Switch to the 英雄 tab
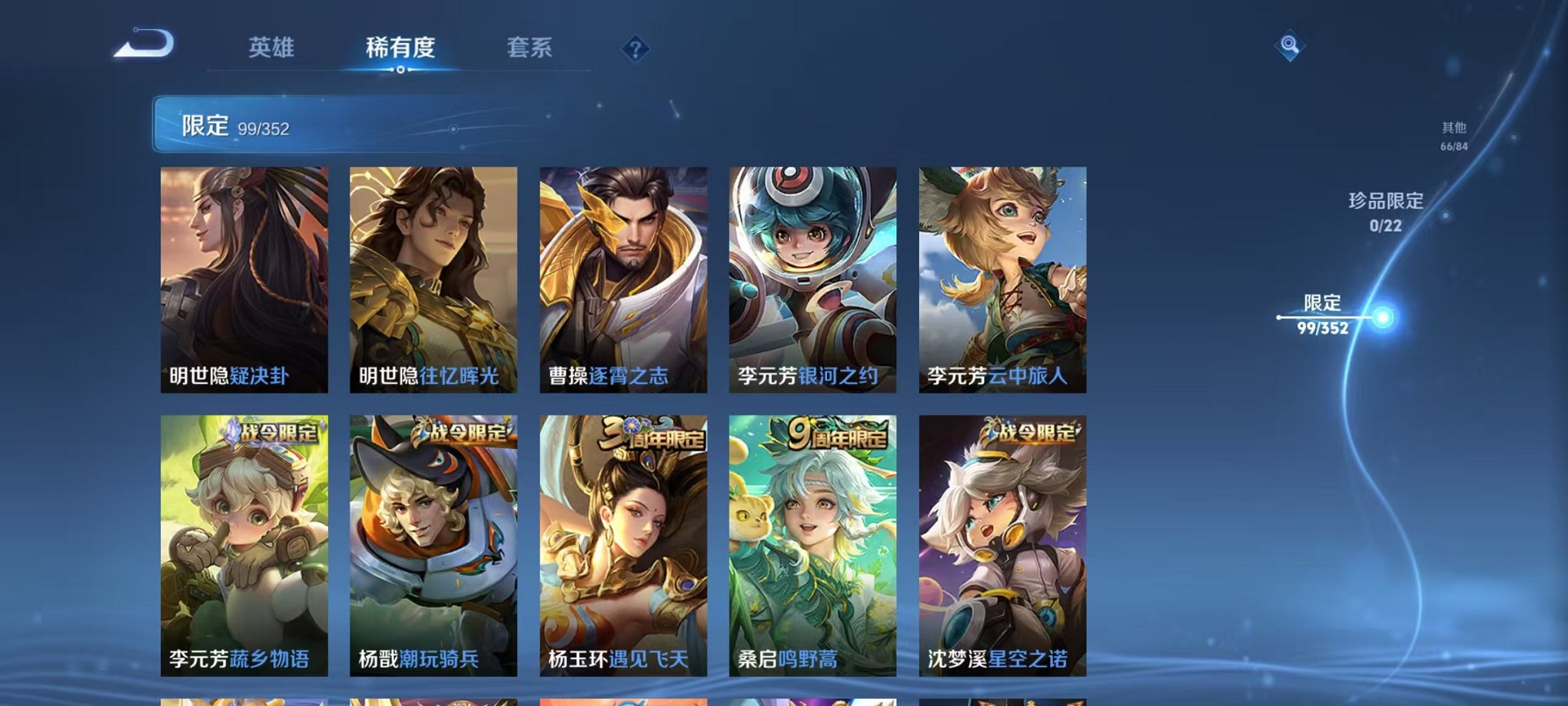1568x706 pixels. 273,46
